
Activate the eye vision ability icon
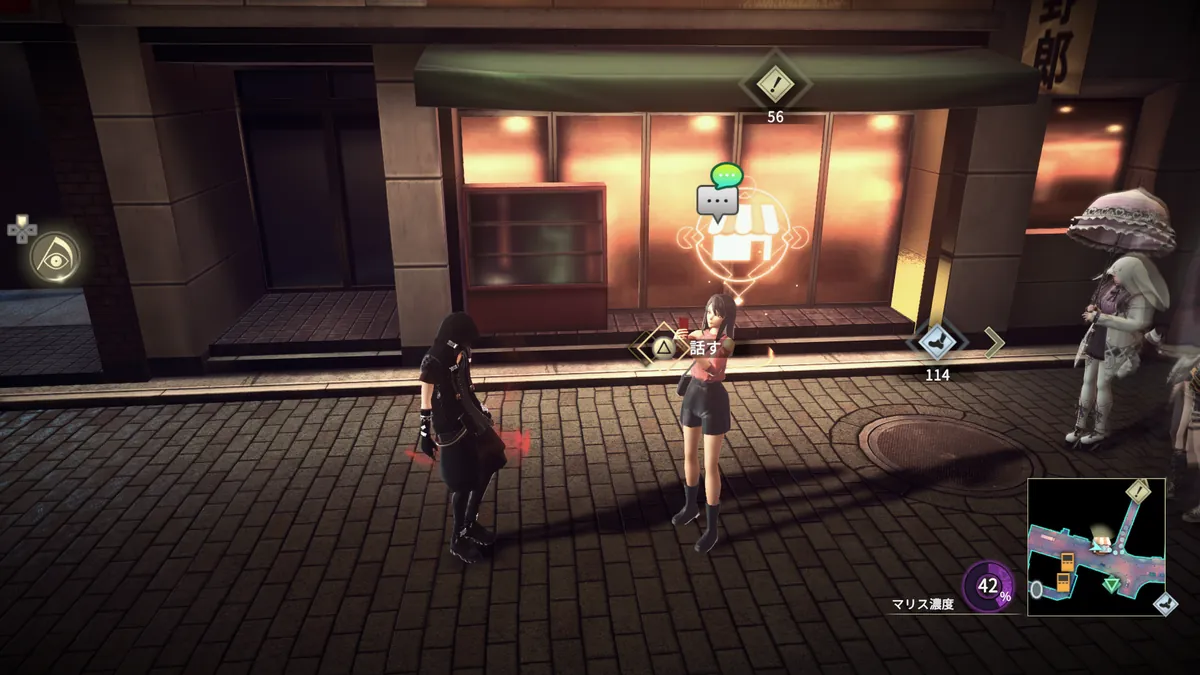(x=53, y=257)
